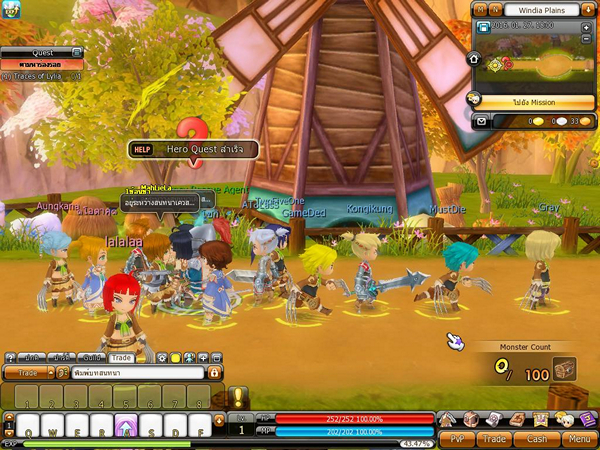Toggle the chat lock padlock icon

(x=214, y=373)
